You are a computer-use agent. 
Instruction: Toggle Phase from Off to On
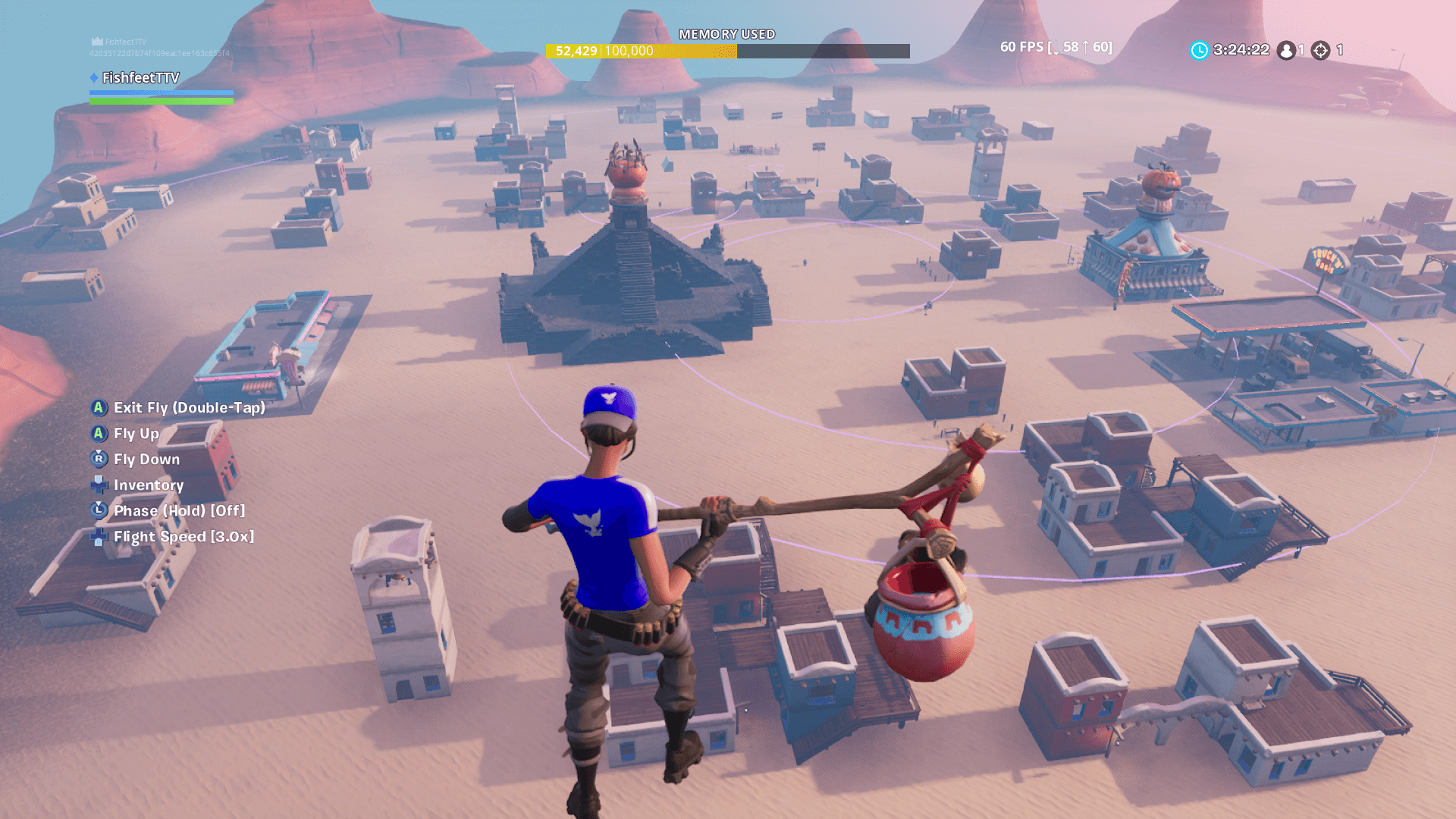point(178,510)
